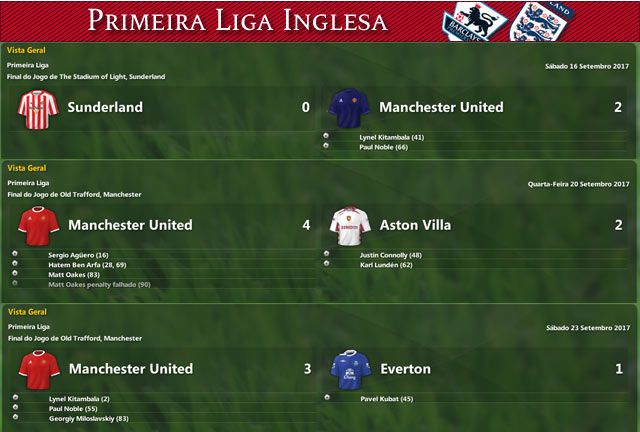This screenshot has height=432, width=640.
Task: Click Aston Villa's white kit icon
Action: click(x=350, y=226)
